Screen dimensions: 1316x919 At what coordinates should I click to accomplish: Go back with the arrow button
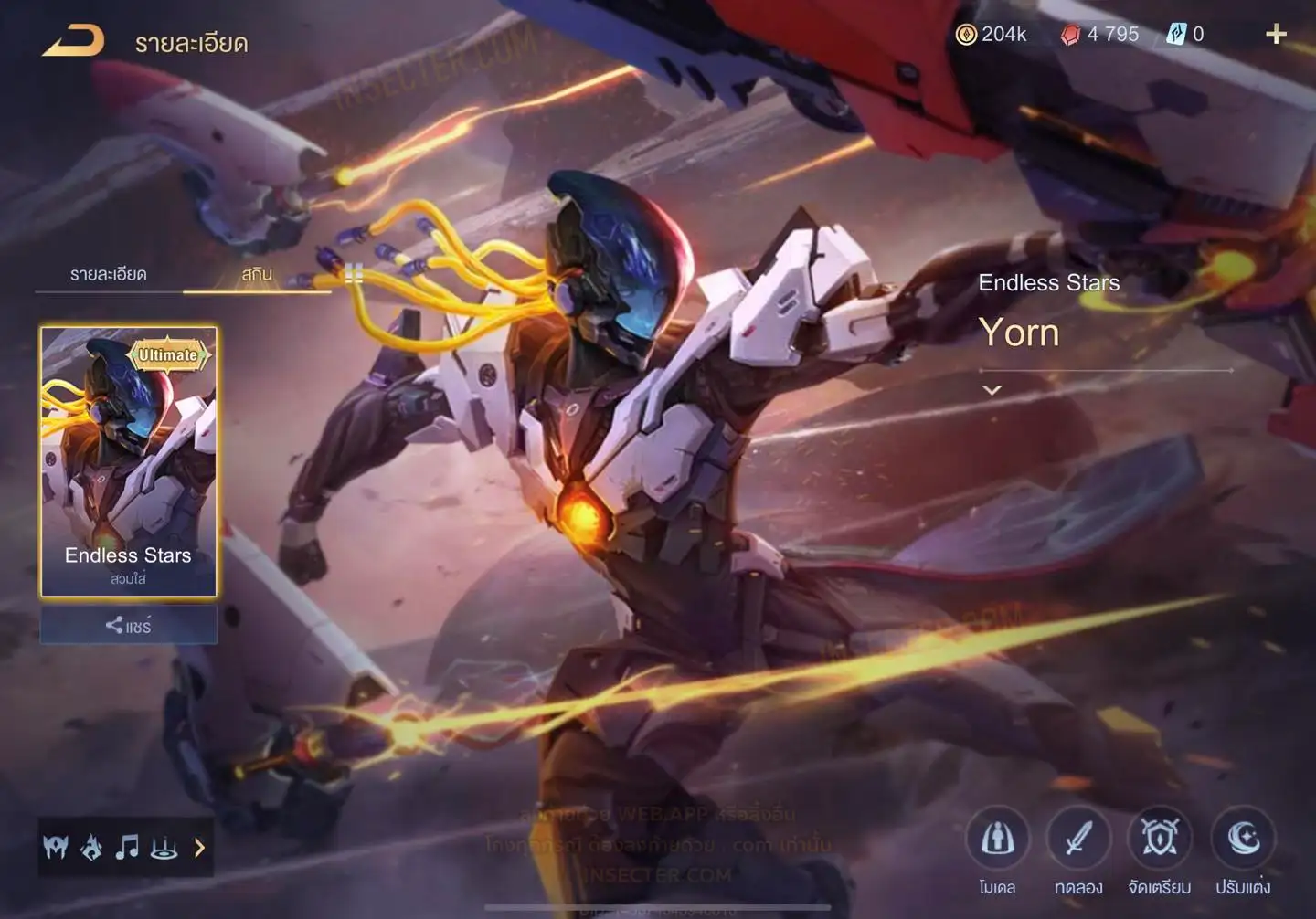pyautogui.click(x=74, y=41)
